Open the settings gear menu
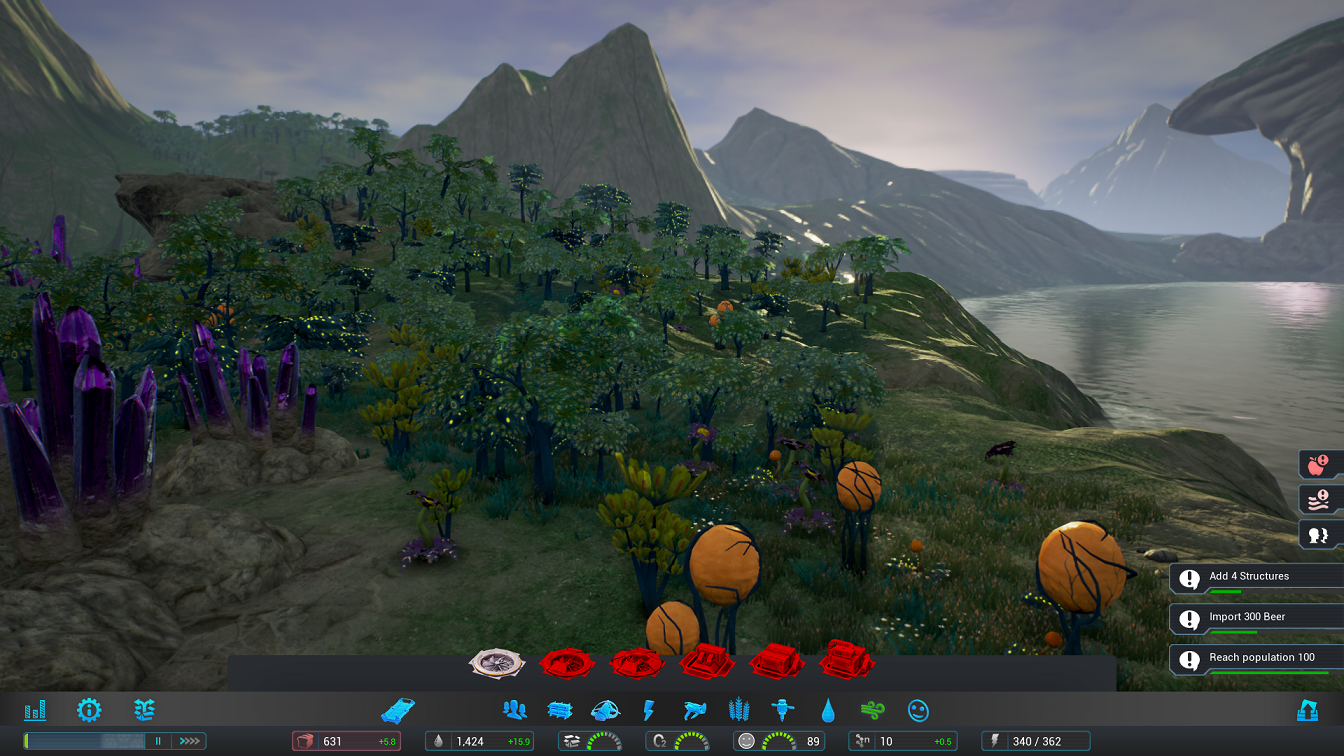Image resolution: width=1344 pixels, height=756 pixels. click(x=90, y=710)
